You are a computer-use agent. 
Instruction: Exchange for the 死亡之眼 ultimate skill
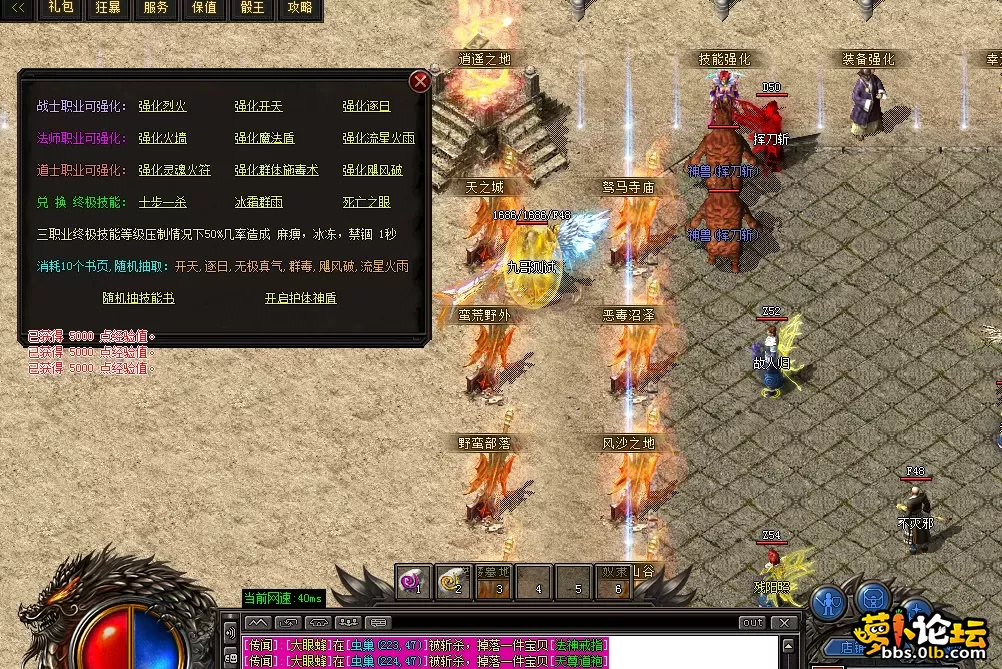366,202
